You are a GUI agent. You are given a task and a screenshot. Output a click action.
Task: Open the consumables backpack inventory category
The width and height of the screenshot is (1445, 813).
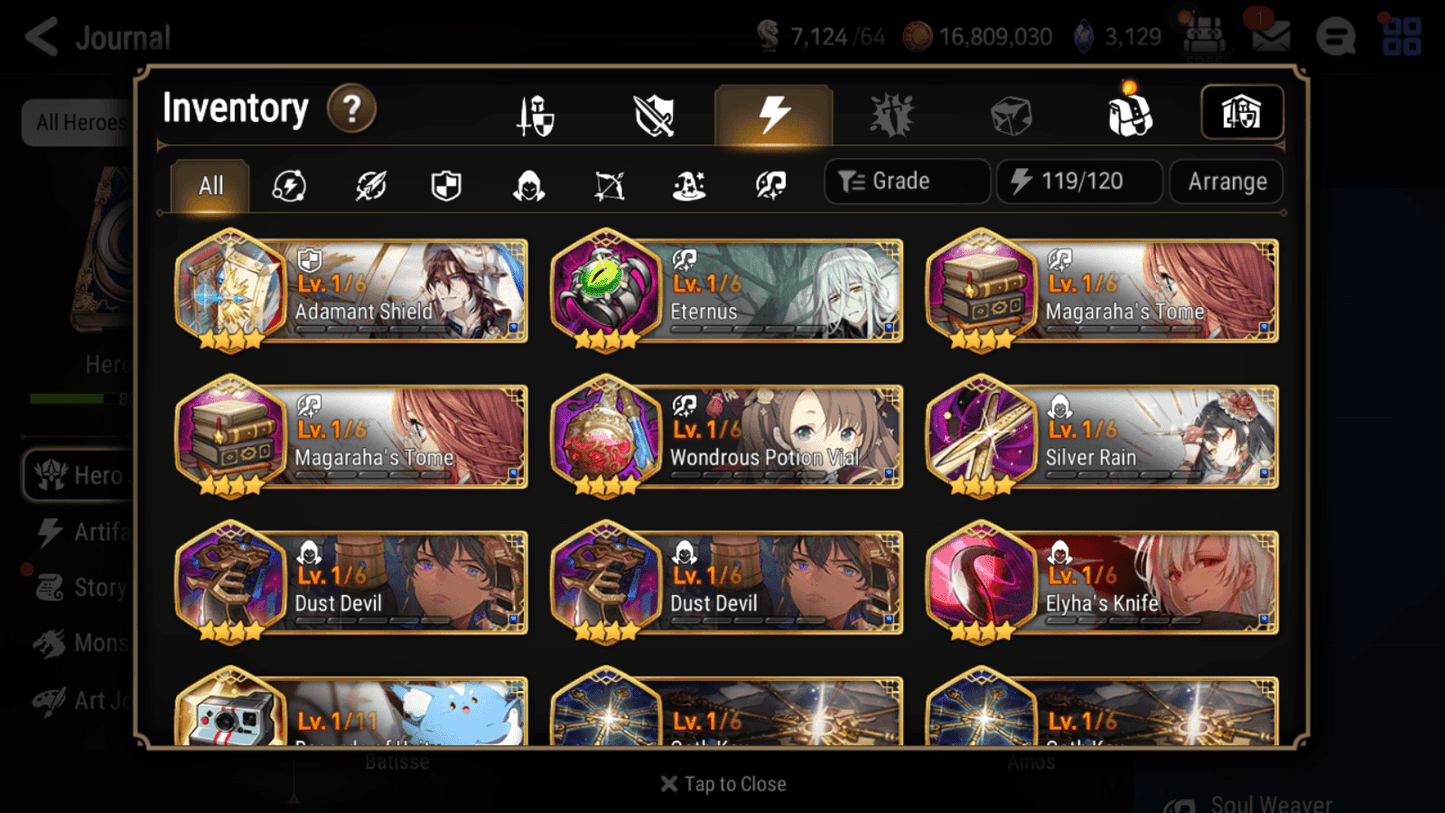(x=1130, y=113)
